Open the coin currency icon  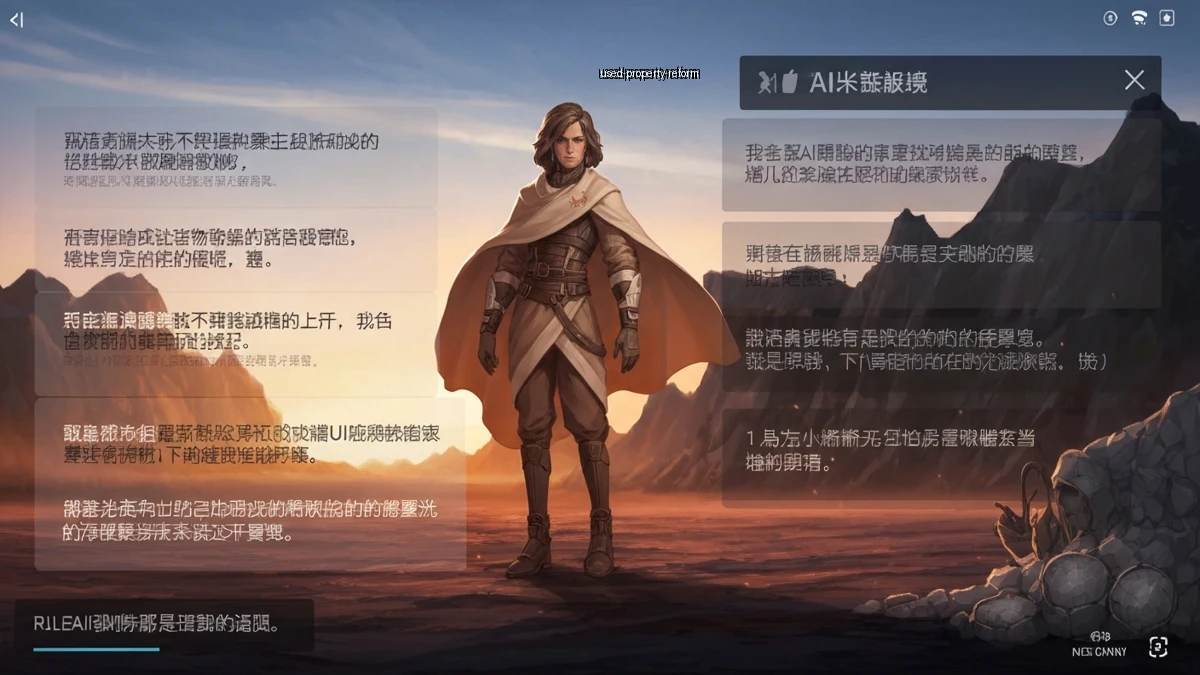click(1110, 18)
